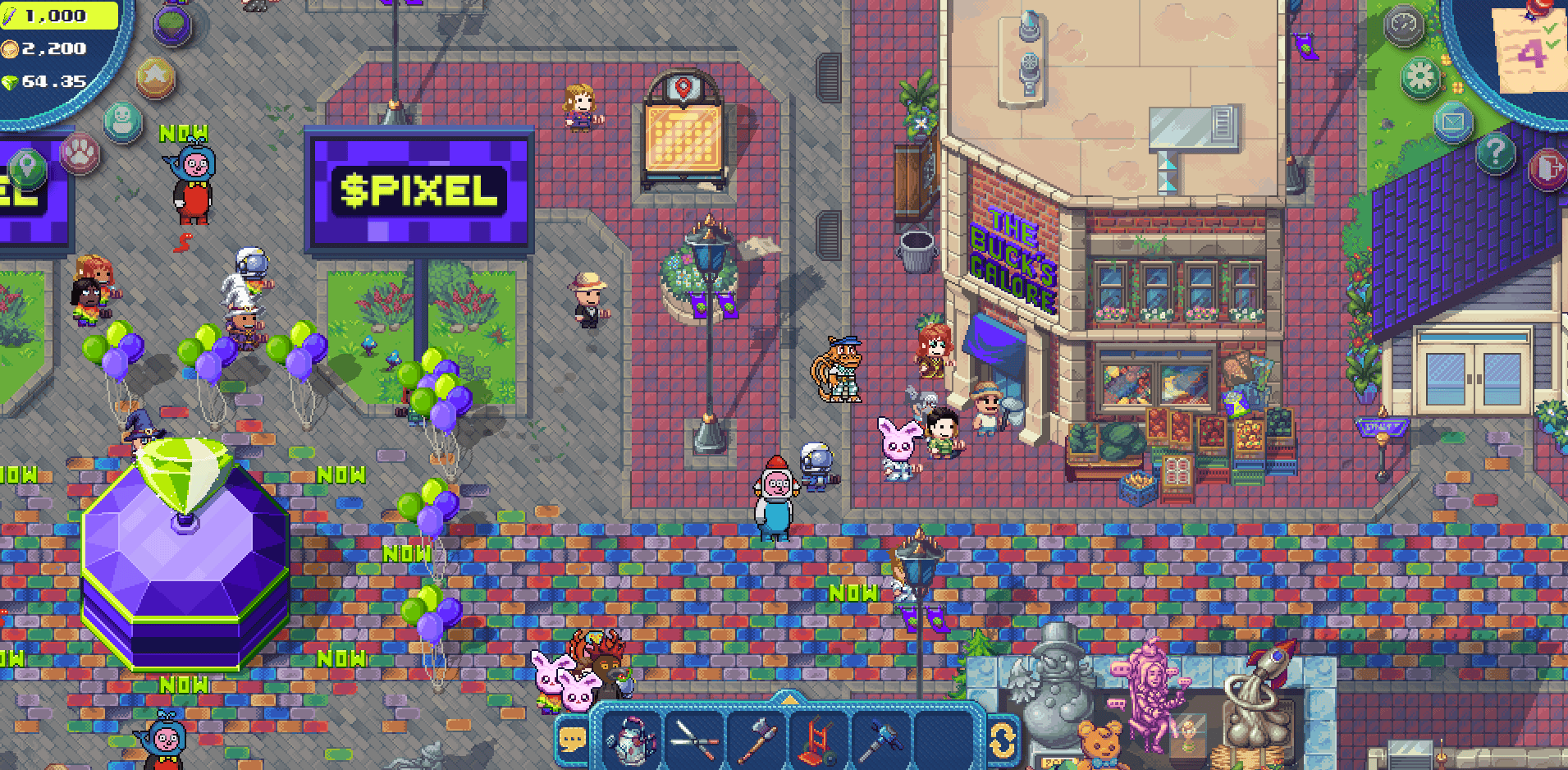The height and width of the screenshot is (770, 1568).
Task: Open settings with the gear button
Action: 1420,77
